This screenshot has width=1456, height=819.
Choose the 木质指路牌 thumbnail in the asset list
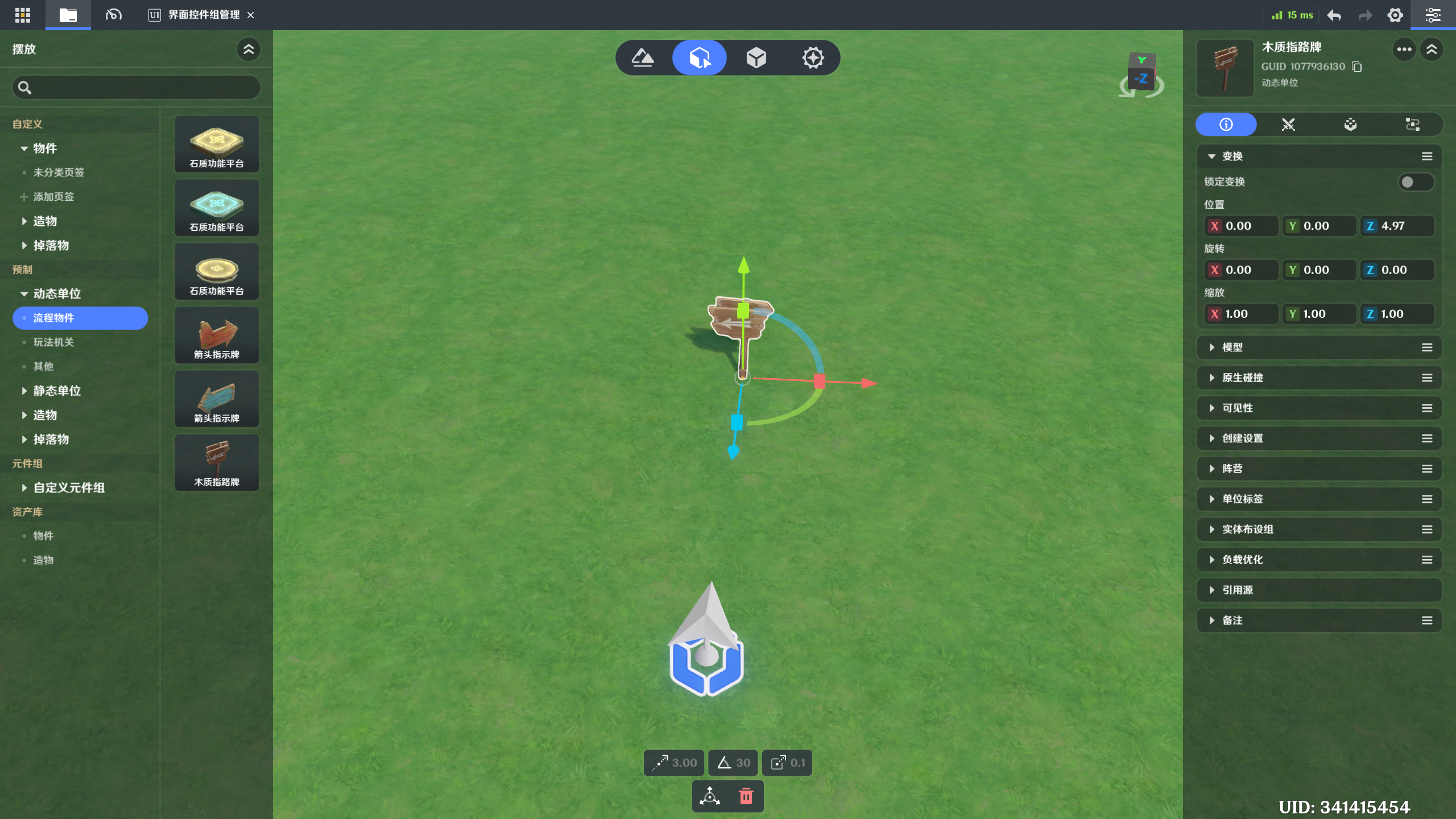point(217,462)
